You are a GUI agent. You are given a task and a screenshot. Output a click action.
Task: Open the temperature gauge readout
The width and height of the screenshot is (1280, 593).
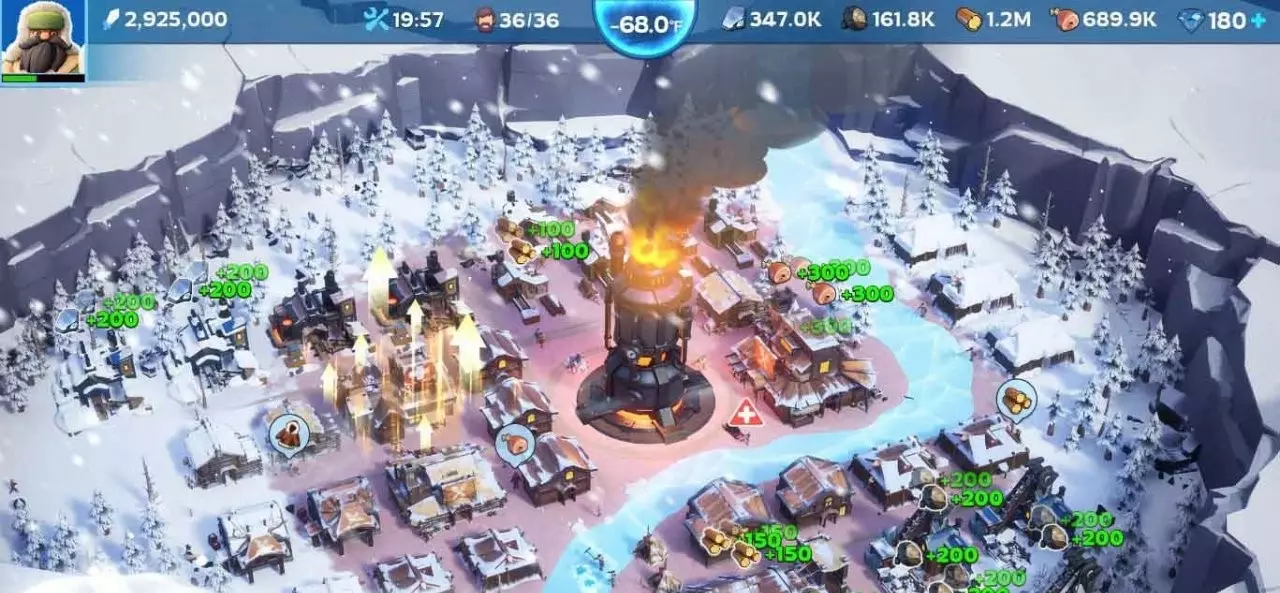click(645, 24)
